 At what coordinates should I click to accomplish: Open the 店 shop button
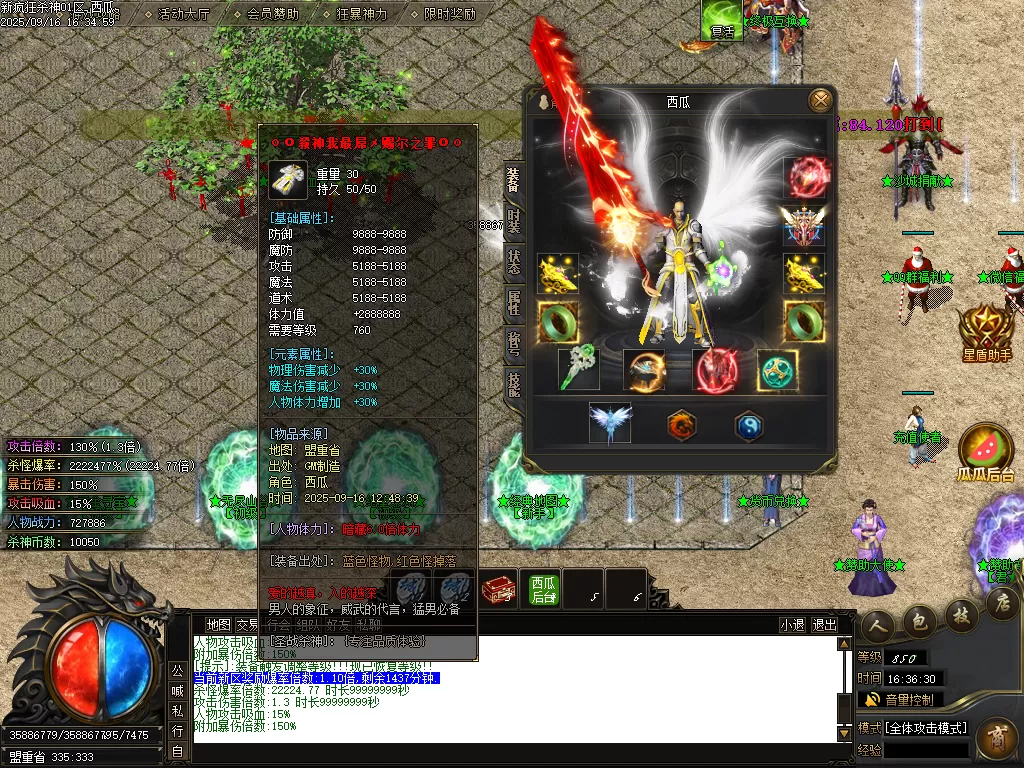click(x=1002, y=603)
